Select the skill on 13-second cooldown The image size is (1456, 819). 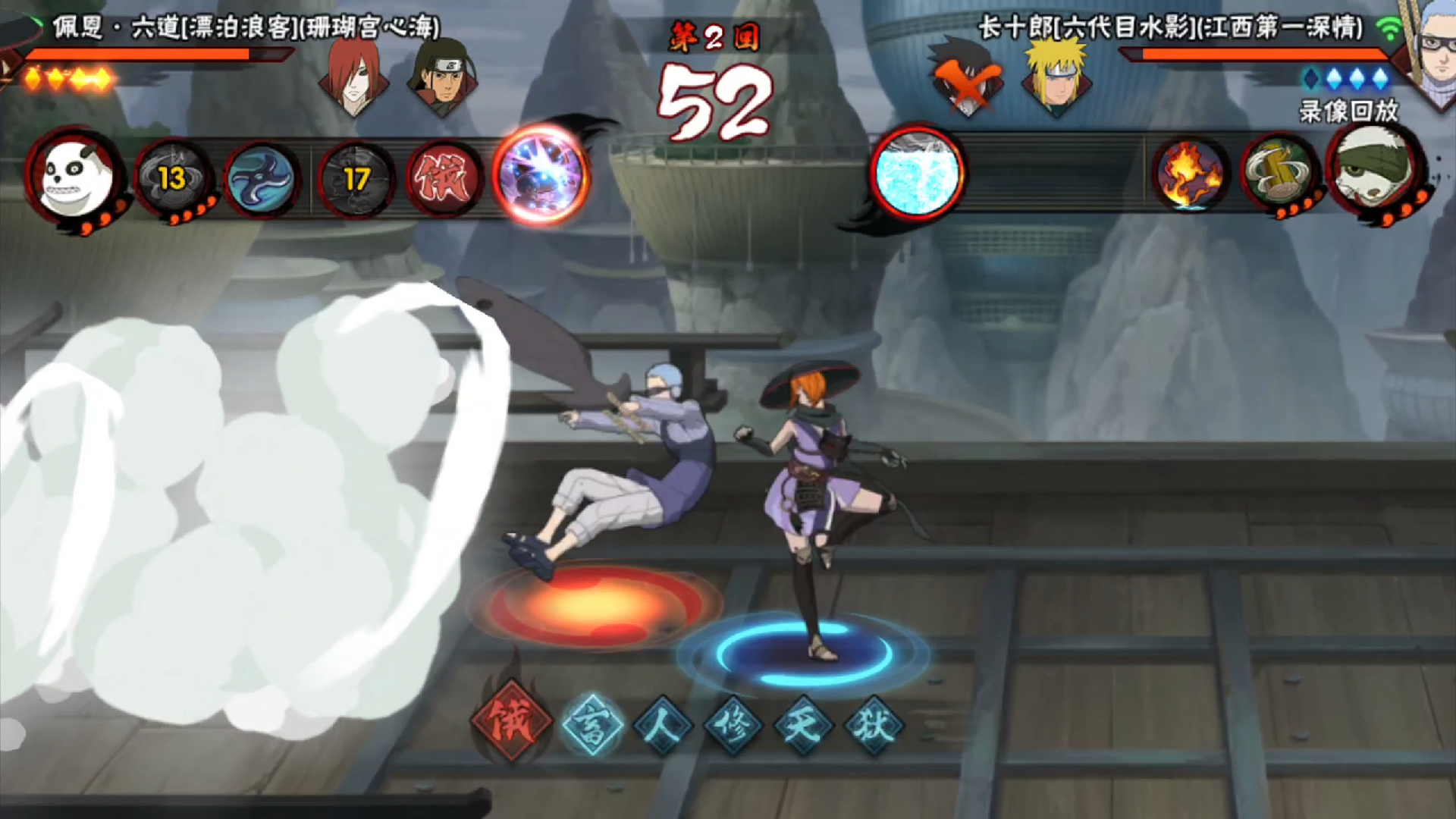[x=173, y=179]
